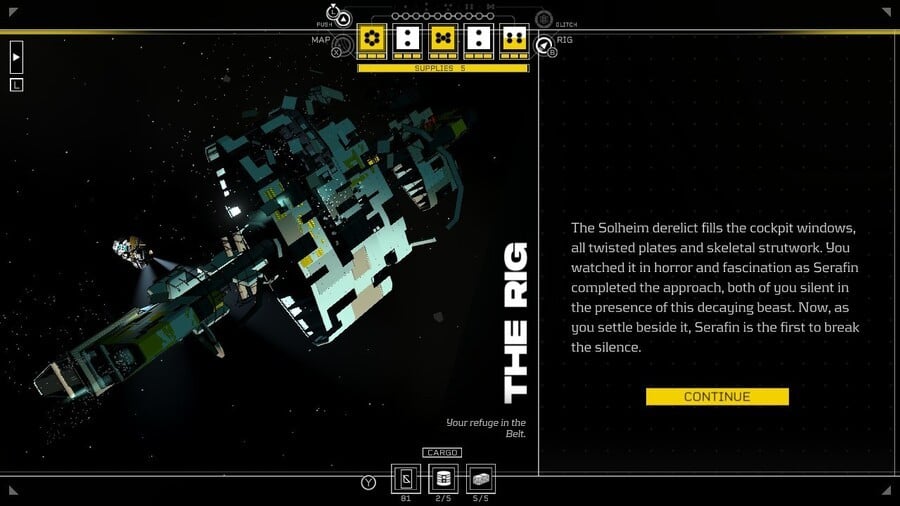
Task: Select the yellow six-pip die
Action: pyautogui.click(x=373, y=40)
